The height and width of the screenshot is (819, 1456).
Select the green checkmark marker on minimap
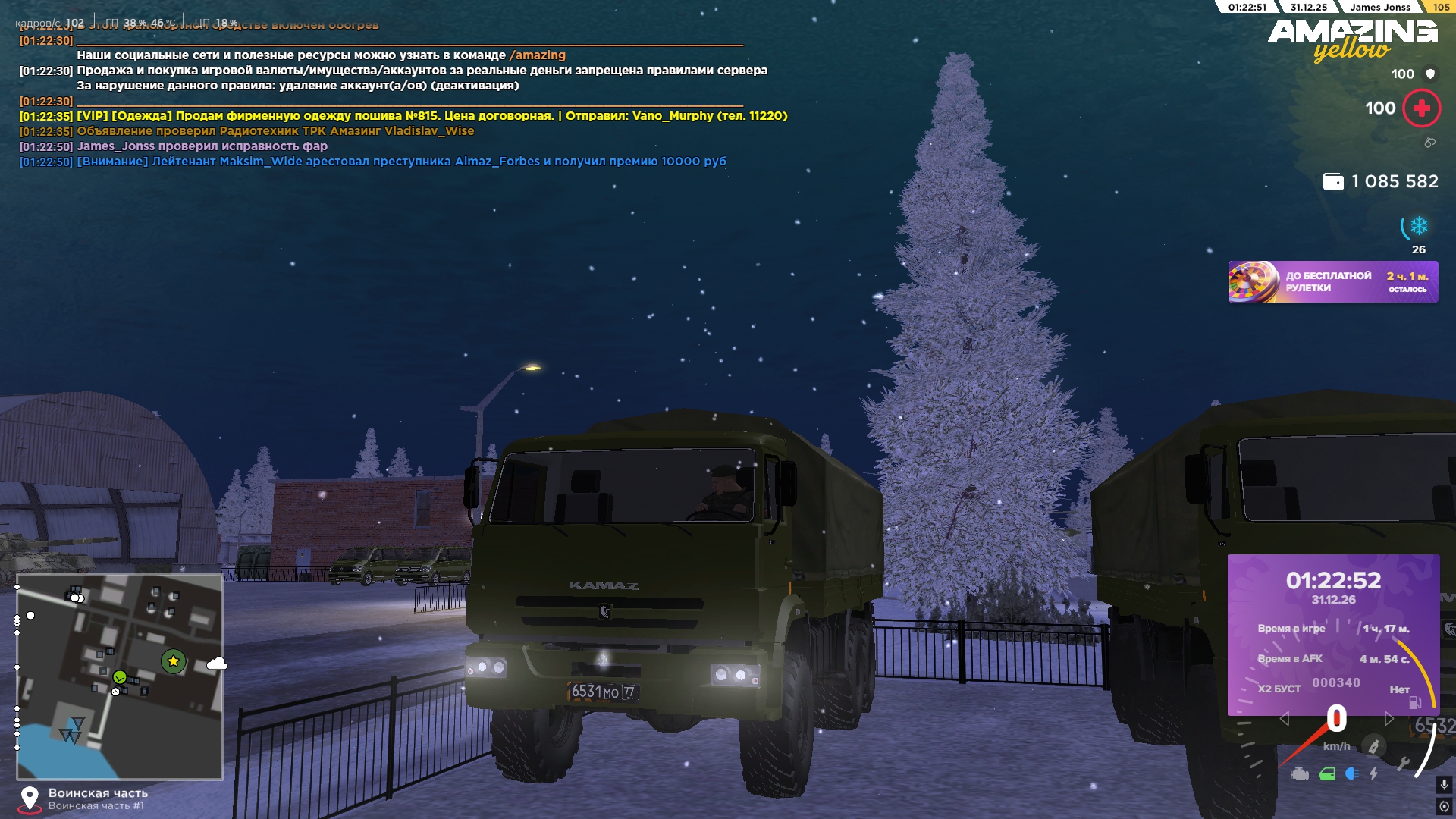(120, 676)
